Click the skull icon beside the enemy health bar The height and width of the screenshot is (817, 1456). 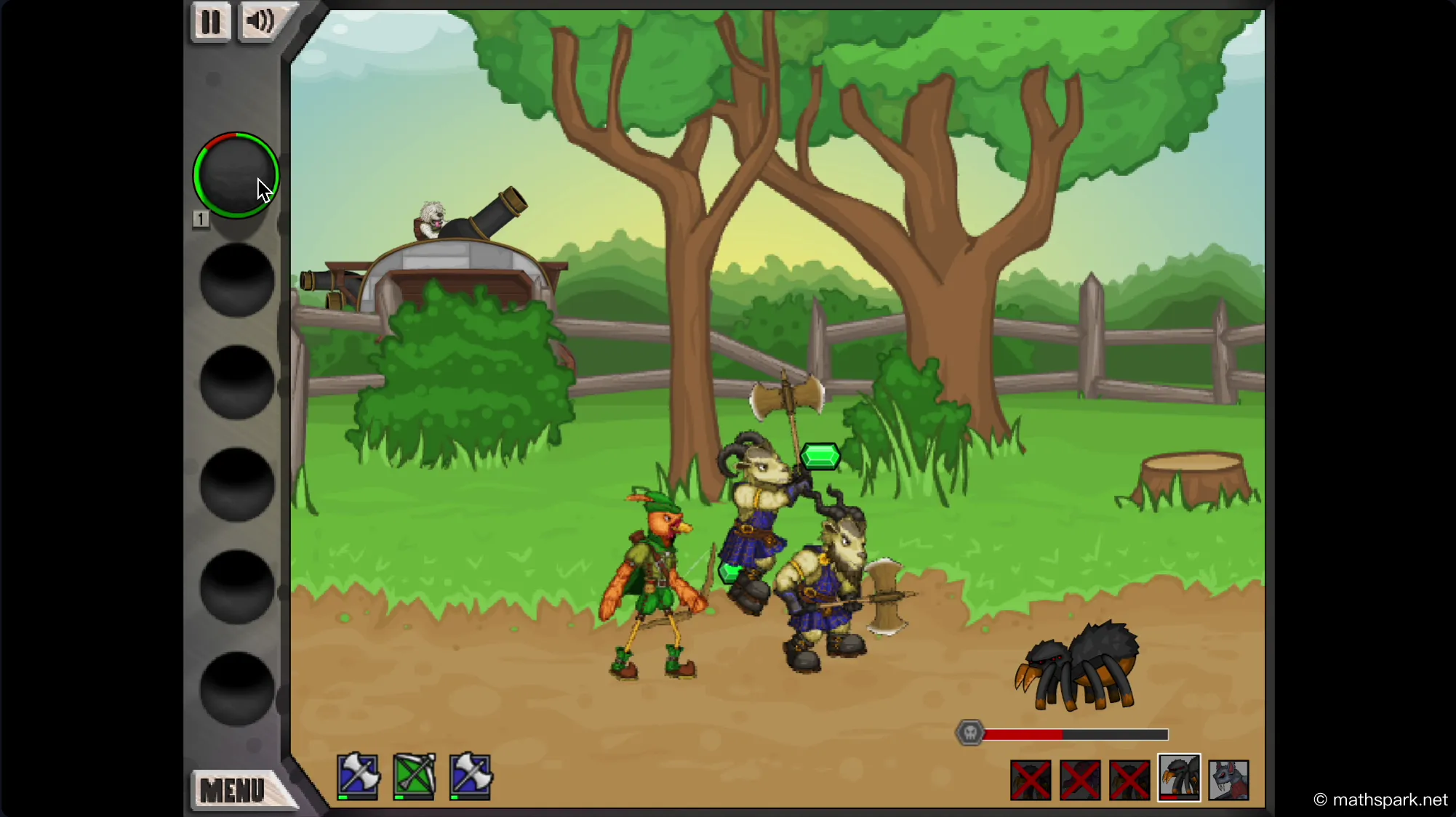point(970,733)
